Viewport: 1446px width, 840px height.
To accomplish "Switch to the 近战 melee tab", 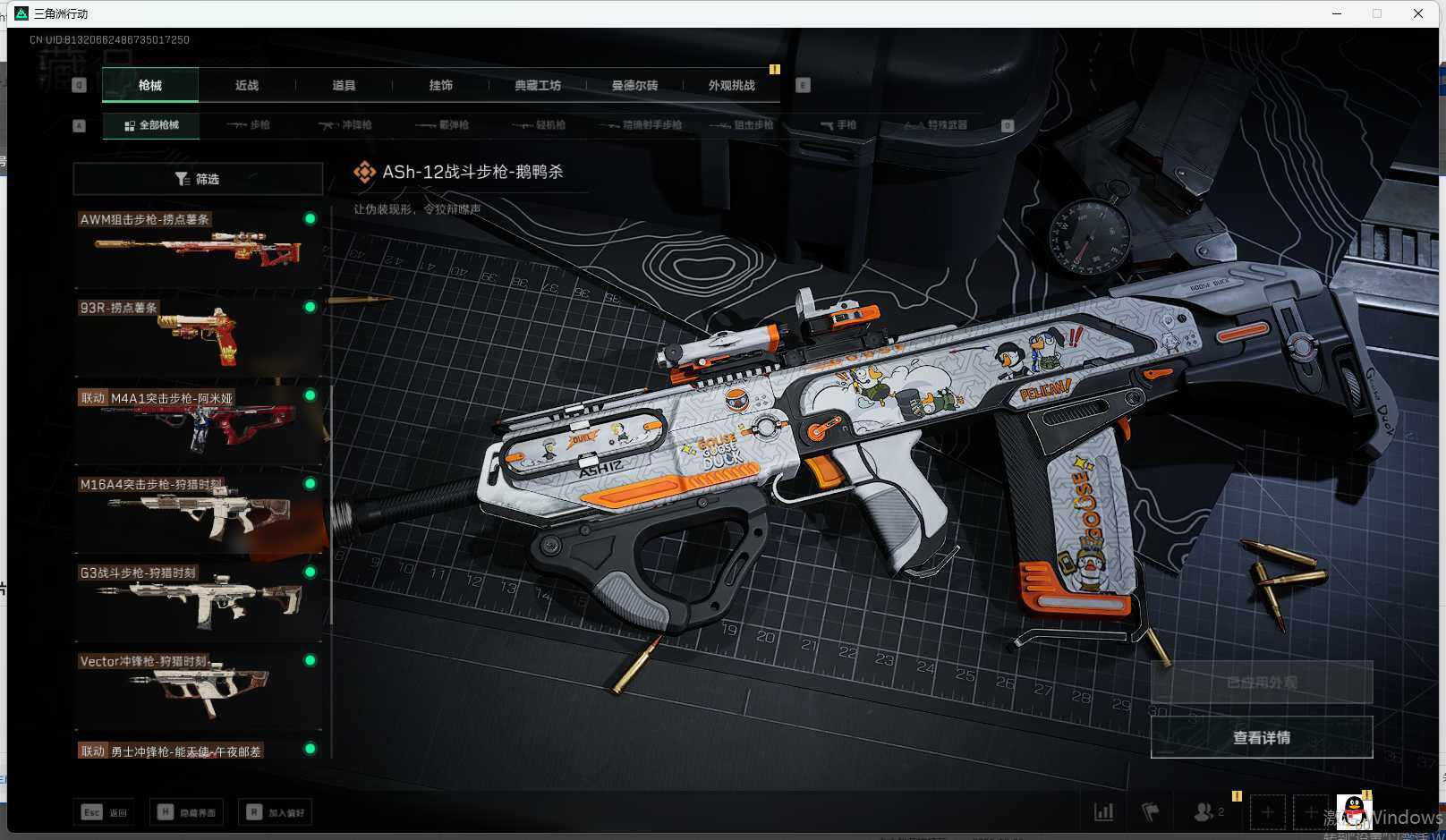I will click(x=247, y=85).
